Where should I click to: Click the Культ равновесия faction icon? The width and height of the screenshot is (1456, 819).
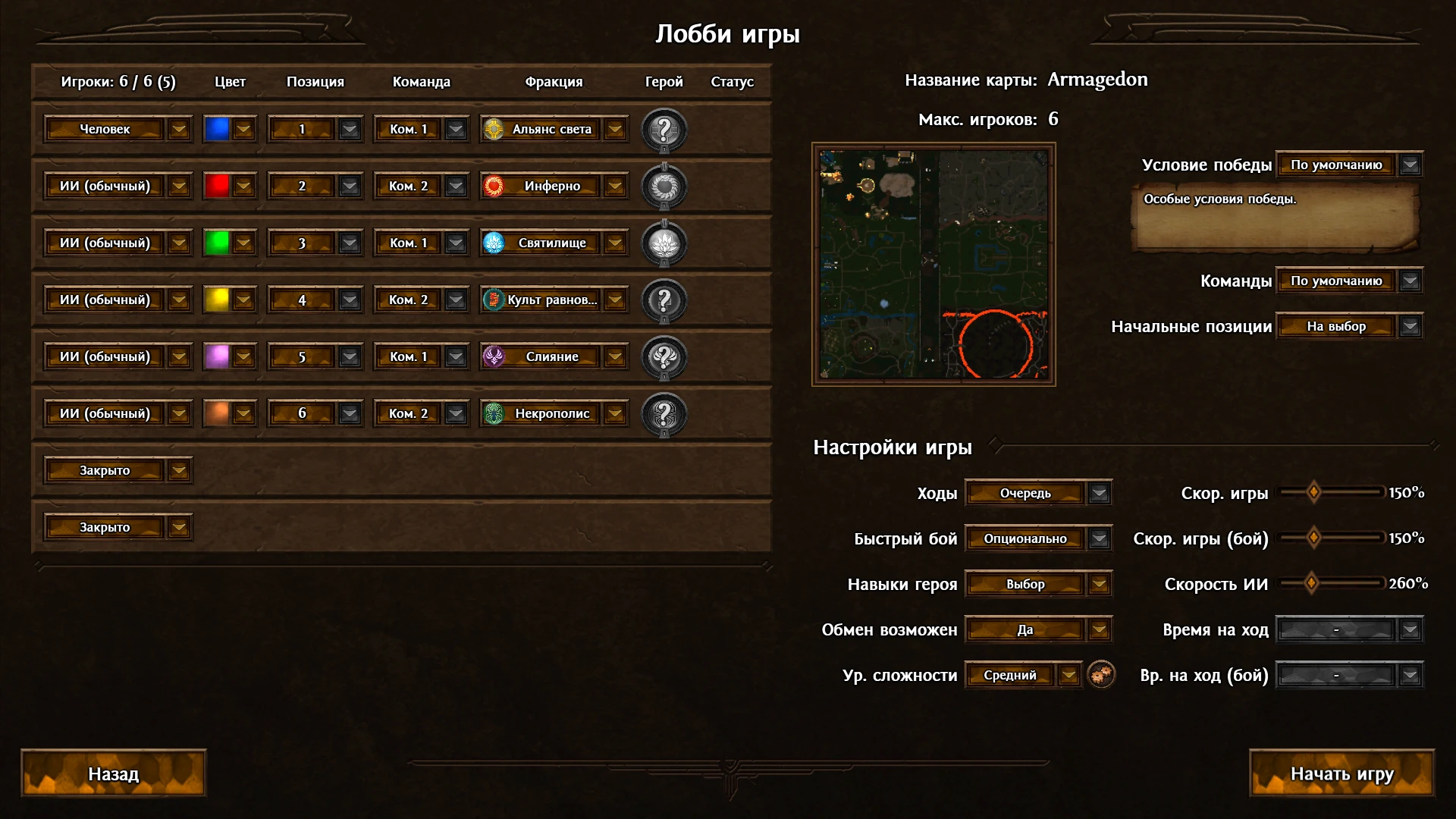[493, 300]
